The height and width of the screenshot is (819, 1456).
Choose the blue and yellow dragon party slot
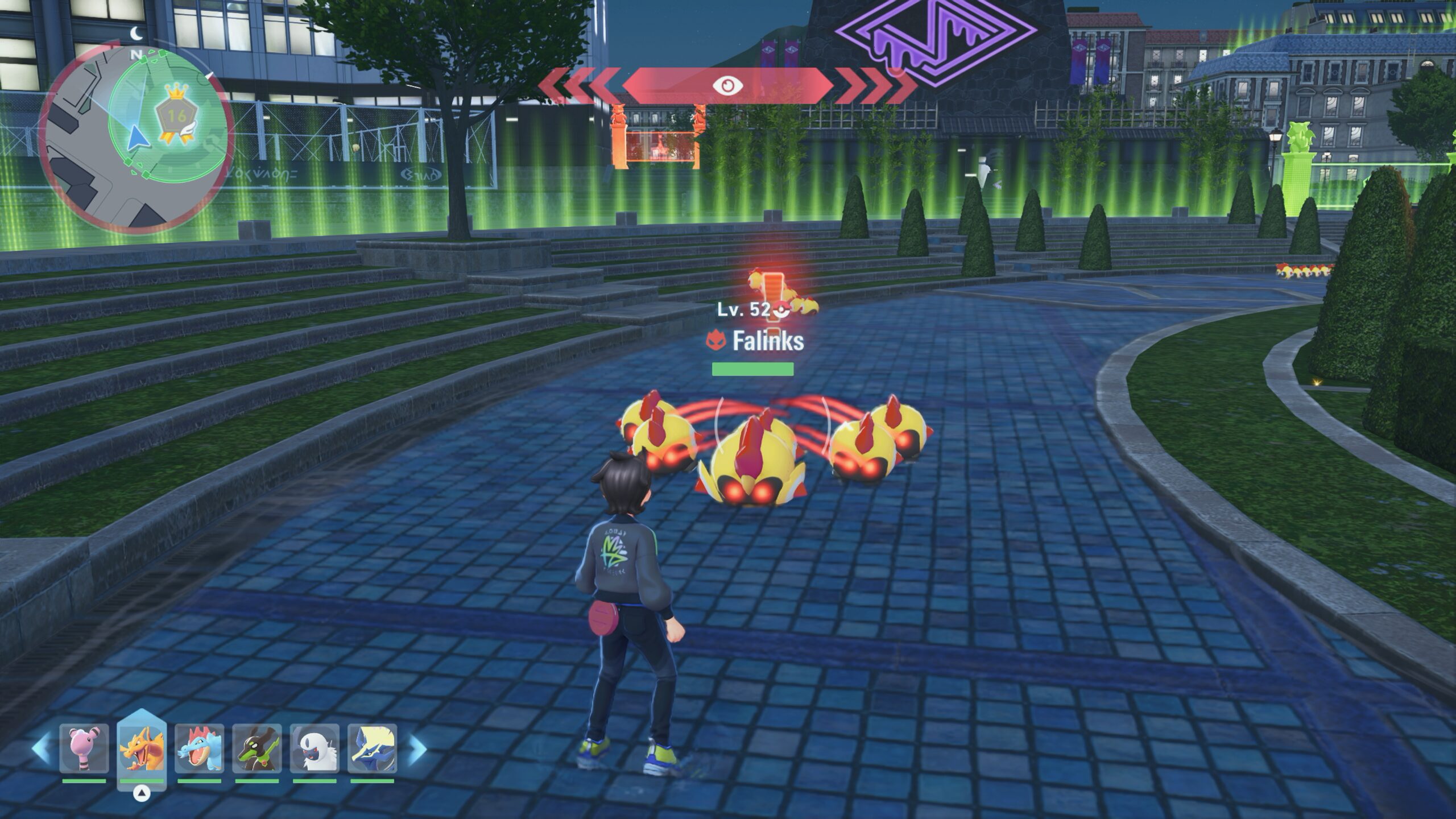[x=372, y=748]
